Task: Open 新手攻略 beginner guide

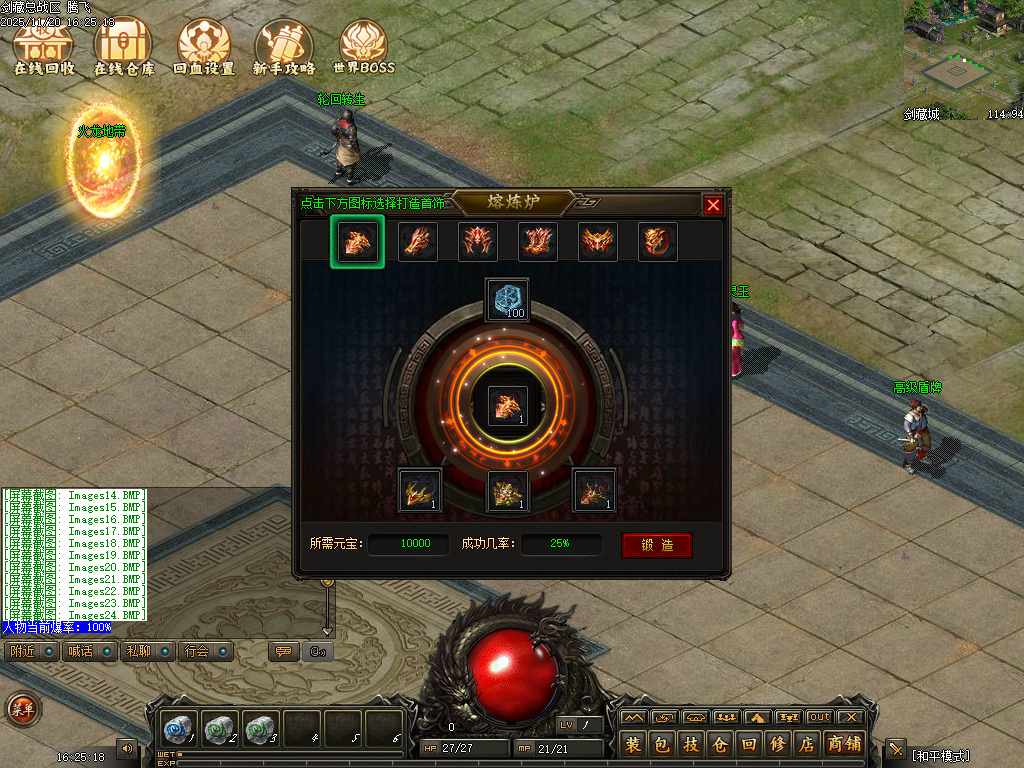Action: 284,47
